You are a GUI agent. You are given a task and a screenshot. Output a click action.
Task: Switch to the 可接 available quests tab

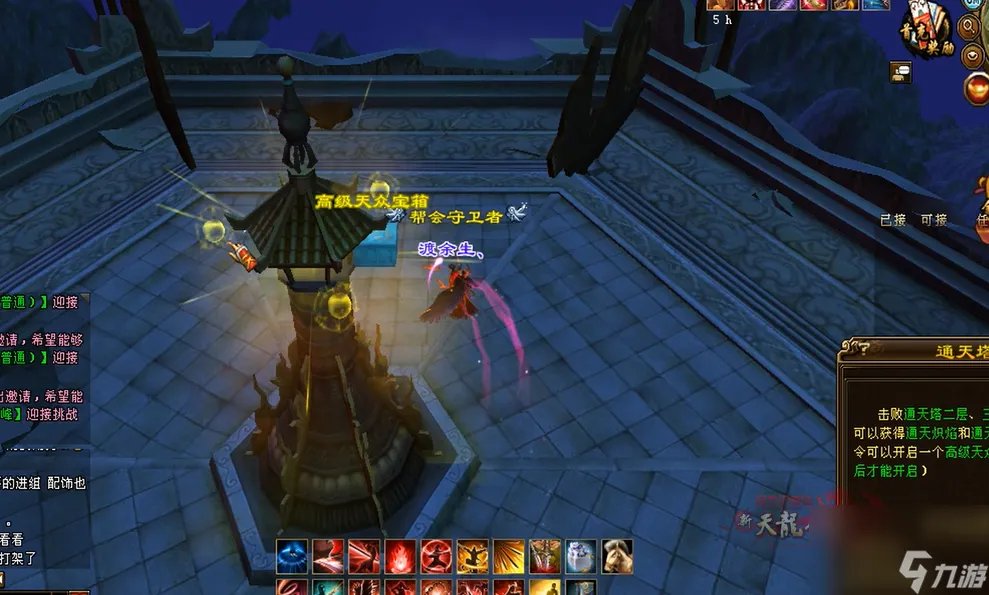click(x=933, y=219)
